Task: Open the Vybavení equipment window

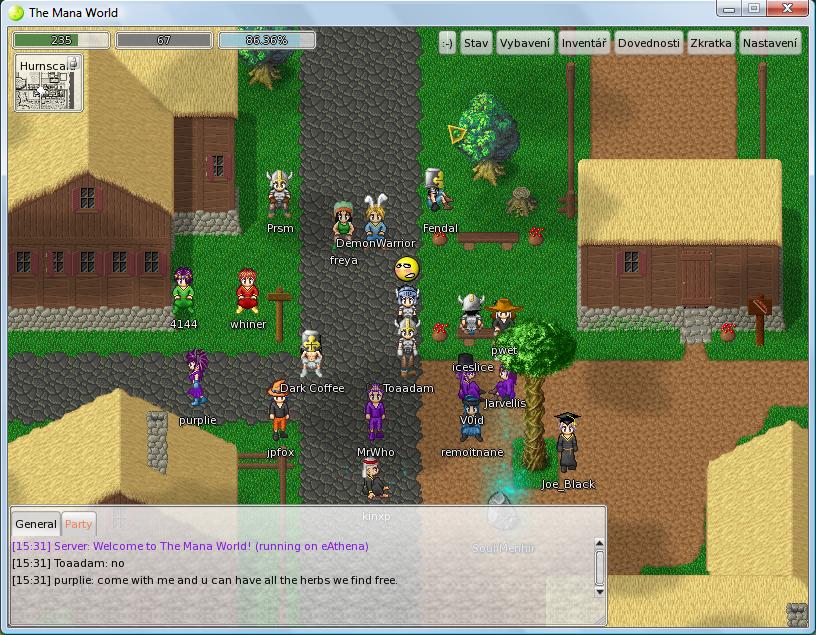Action: [524, 43]
